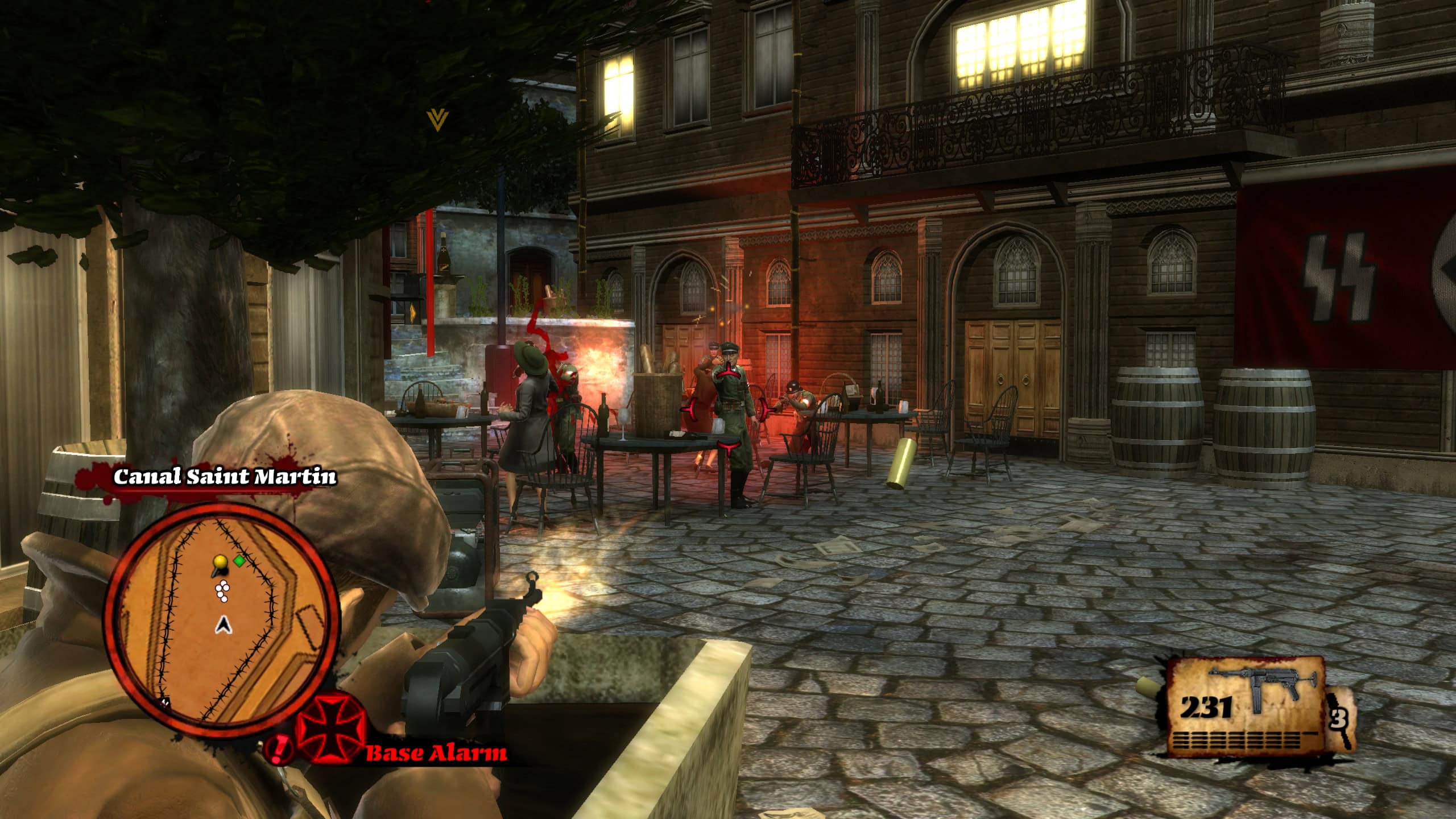
Task: Click the green diamond marker on minimap
Action: [x=239, y=561]
